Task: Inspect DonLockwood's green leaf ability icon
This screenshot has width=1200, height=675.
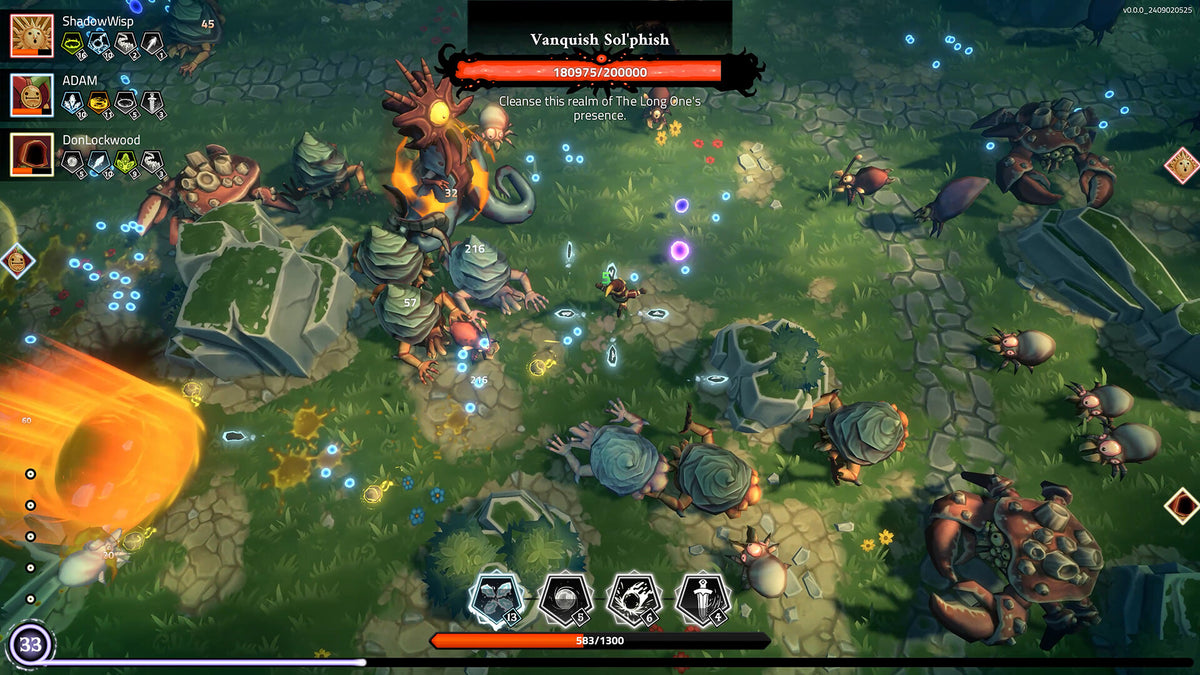Action: tap(125, 161)
